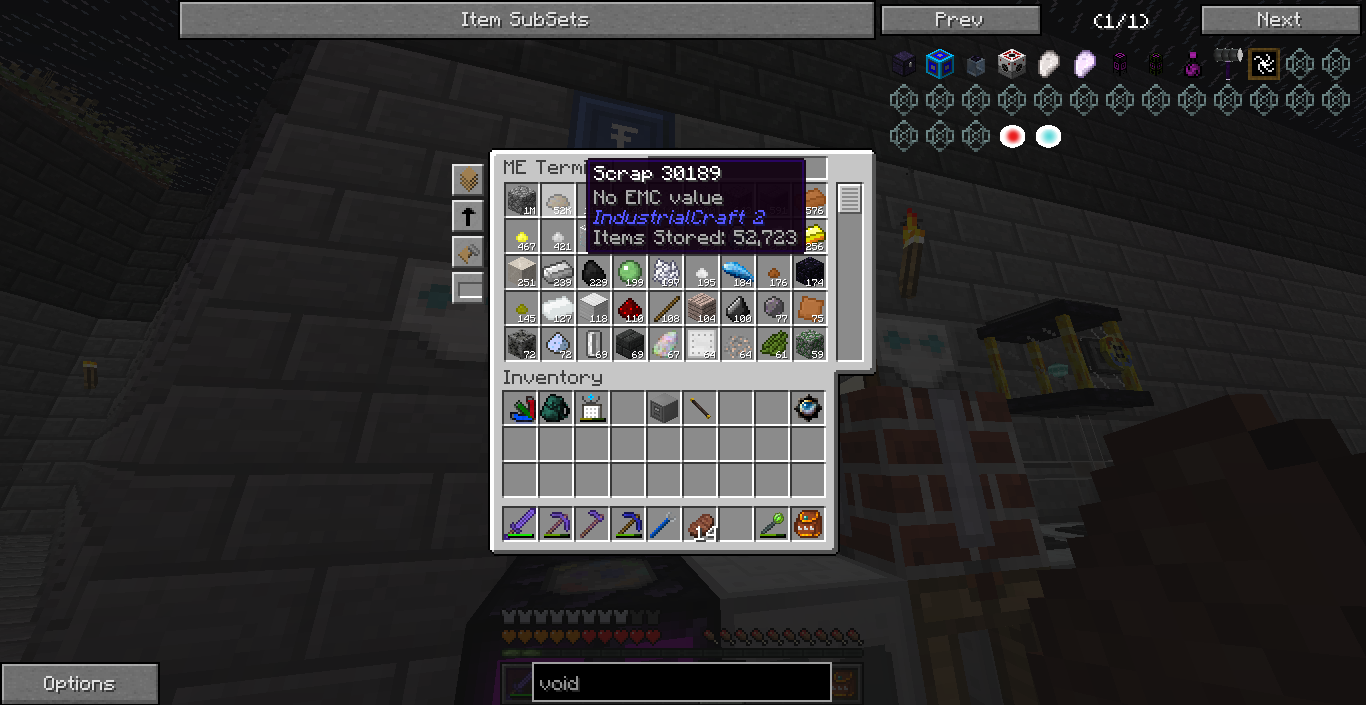This screenshot has height=705, width=1366.
Task: Focus the search box containing 'void'
Action: pos(681,683)
